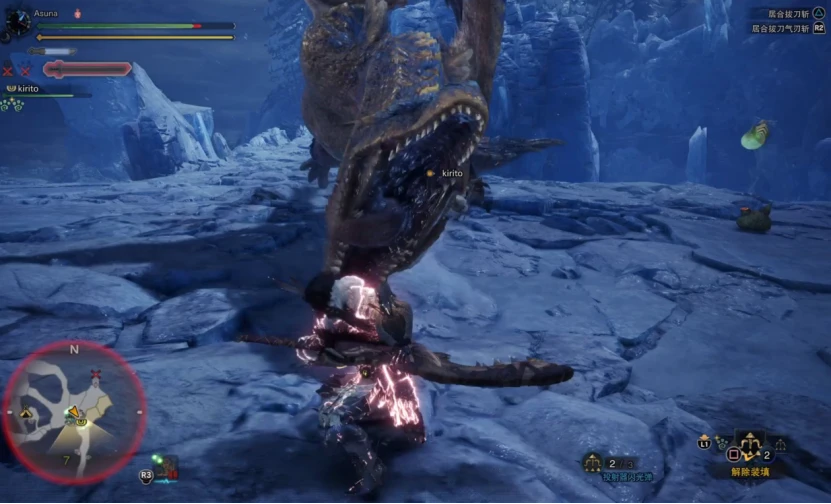Click the red monster marker on minimap
The image size is (831, 504).
click(x=96, y=375)
